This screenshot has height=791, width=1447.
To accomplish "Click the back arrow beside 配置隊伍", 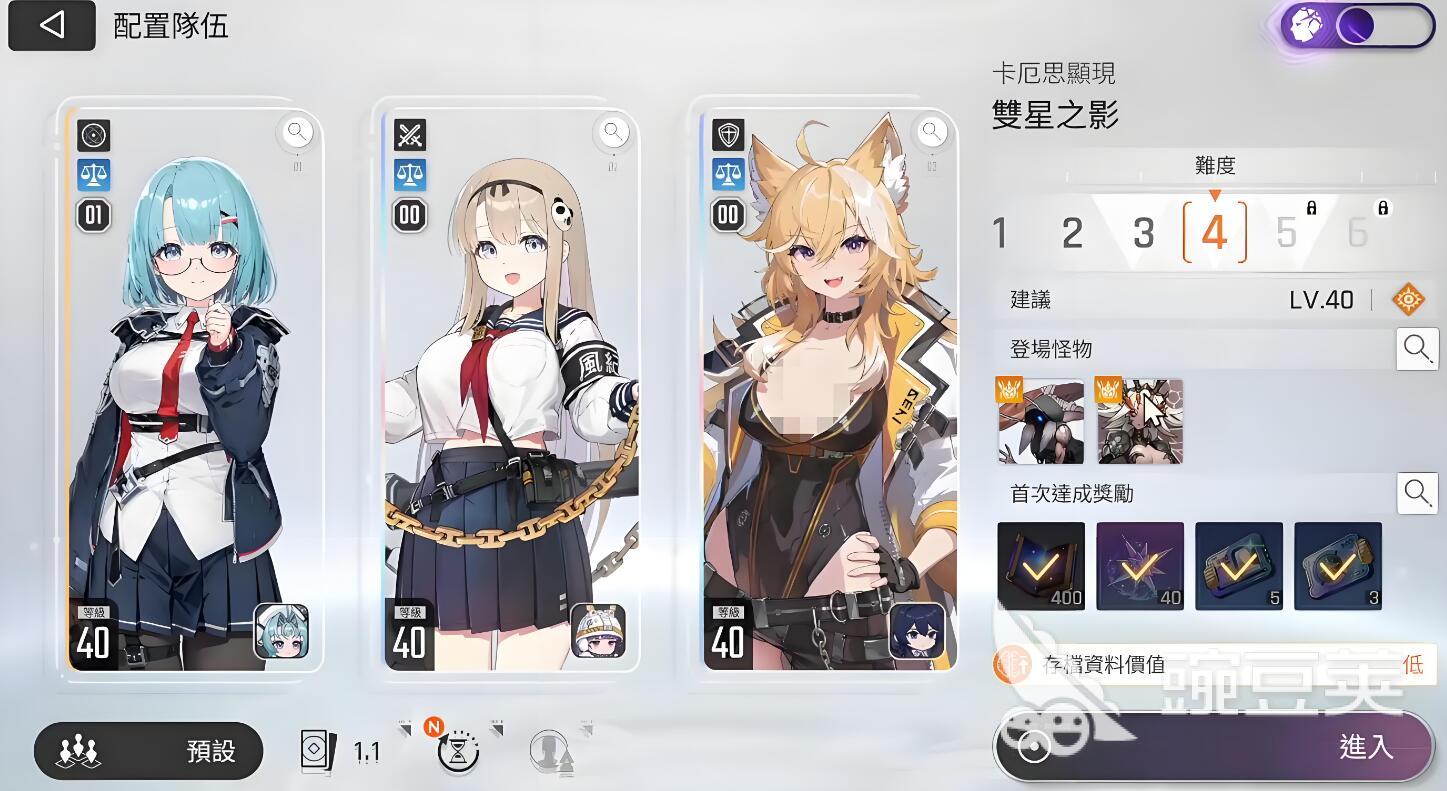I will 52,25.
